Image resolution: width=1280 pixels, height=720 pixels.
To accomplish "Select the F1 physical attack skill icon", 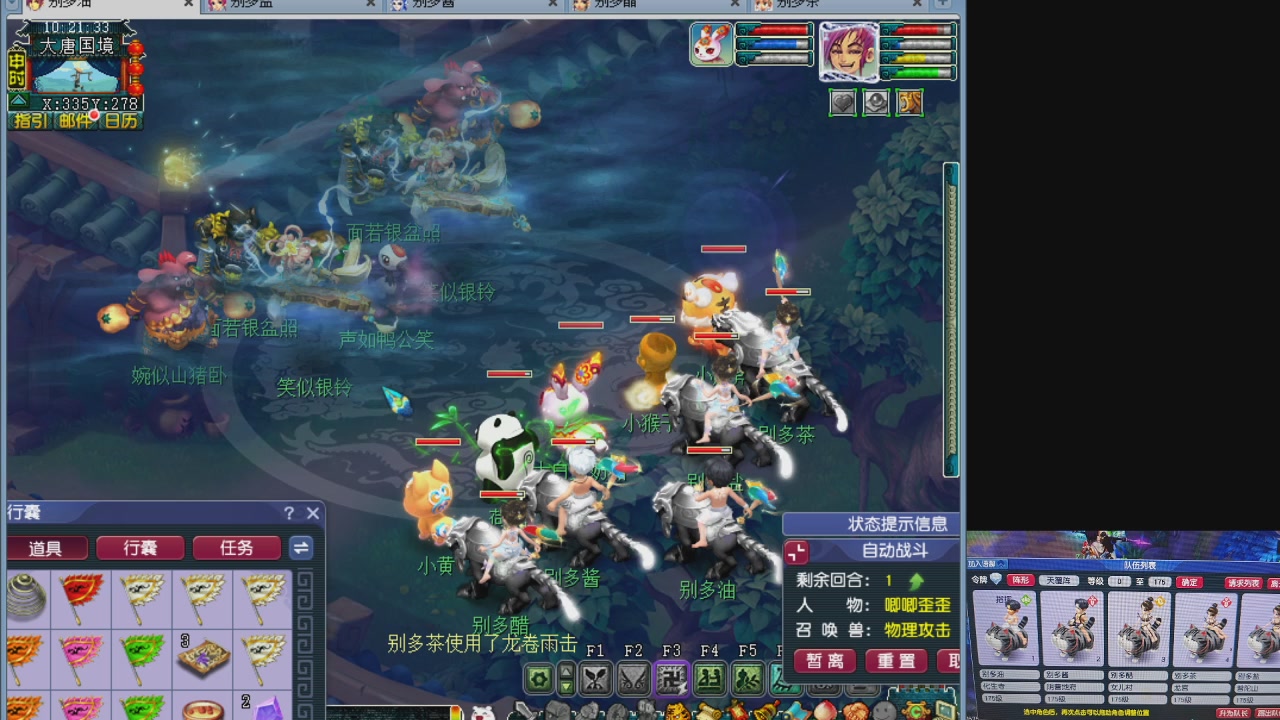I will [x=595, y=678].
